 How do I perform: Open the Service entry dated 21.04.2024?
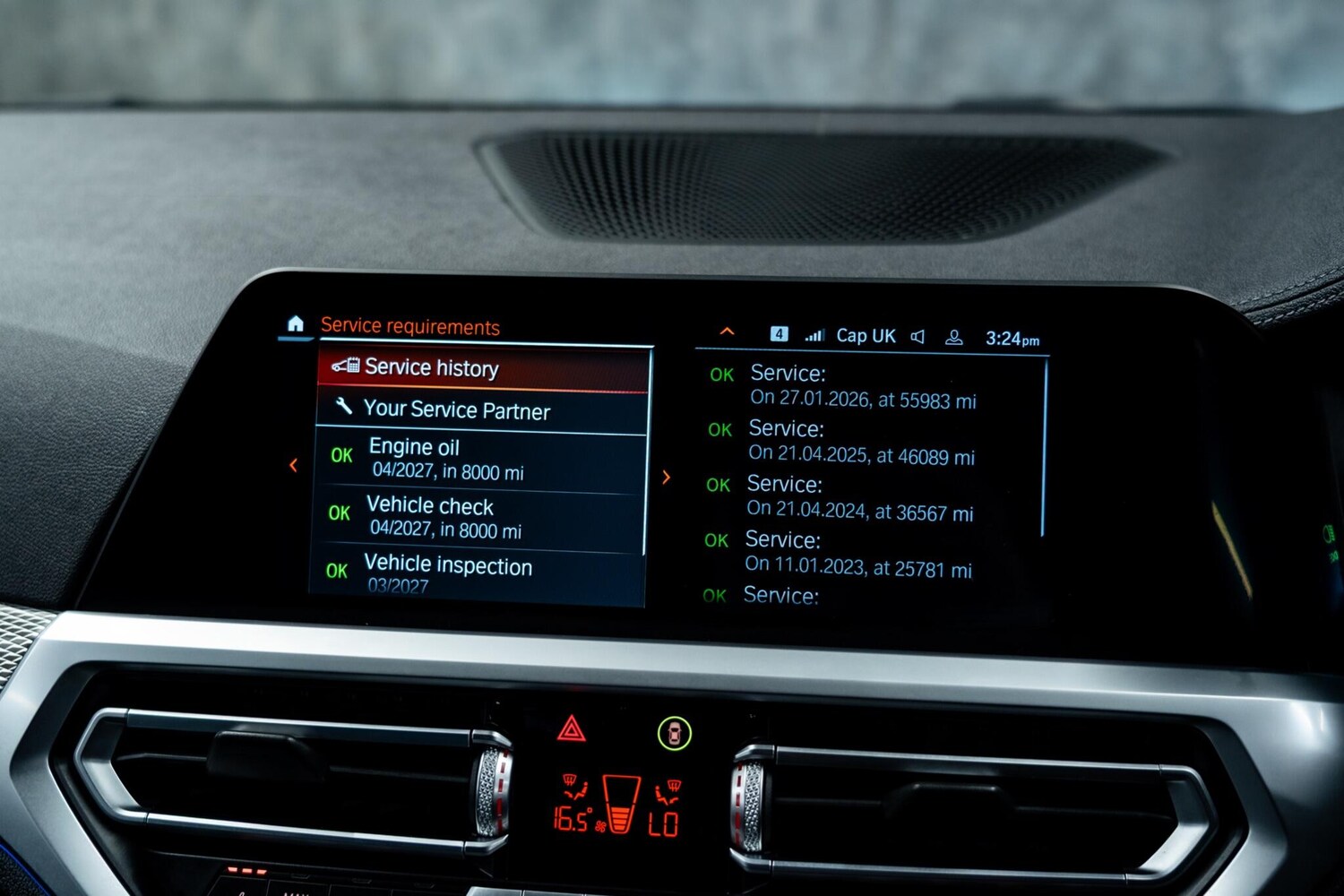(860, 498)
